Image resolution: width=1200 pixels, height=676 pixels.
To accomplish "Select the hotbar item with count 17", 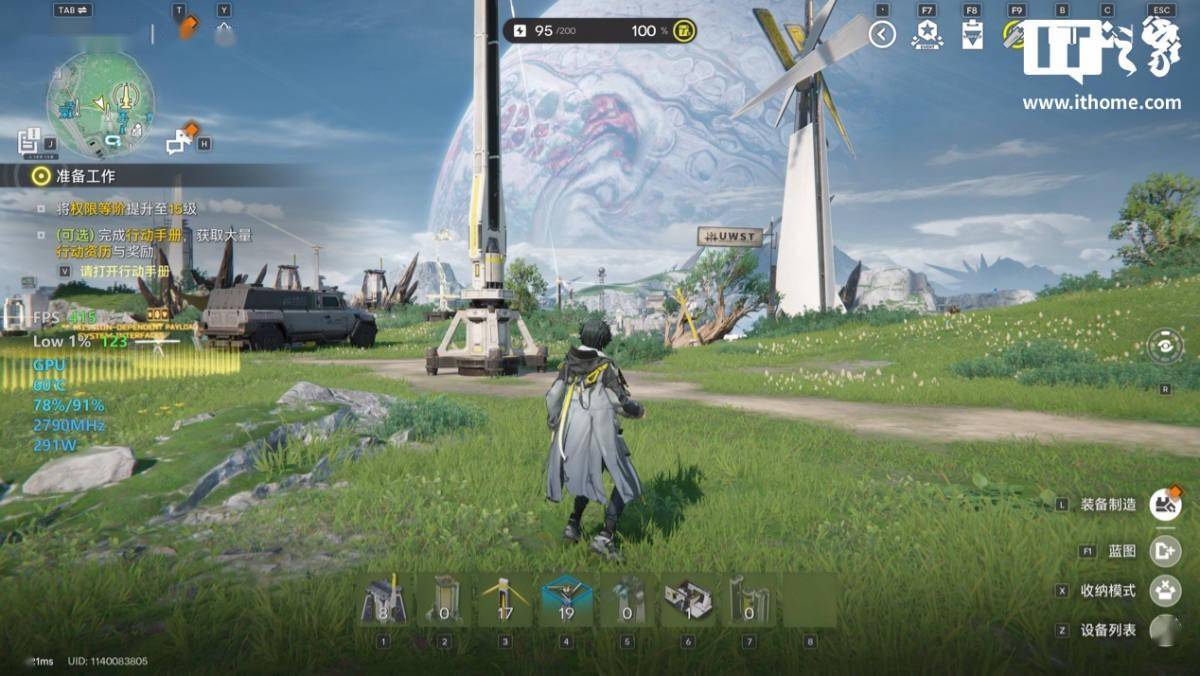I will pos(505,601).
